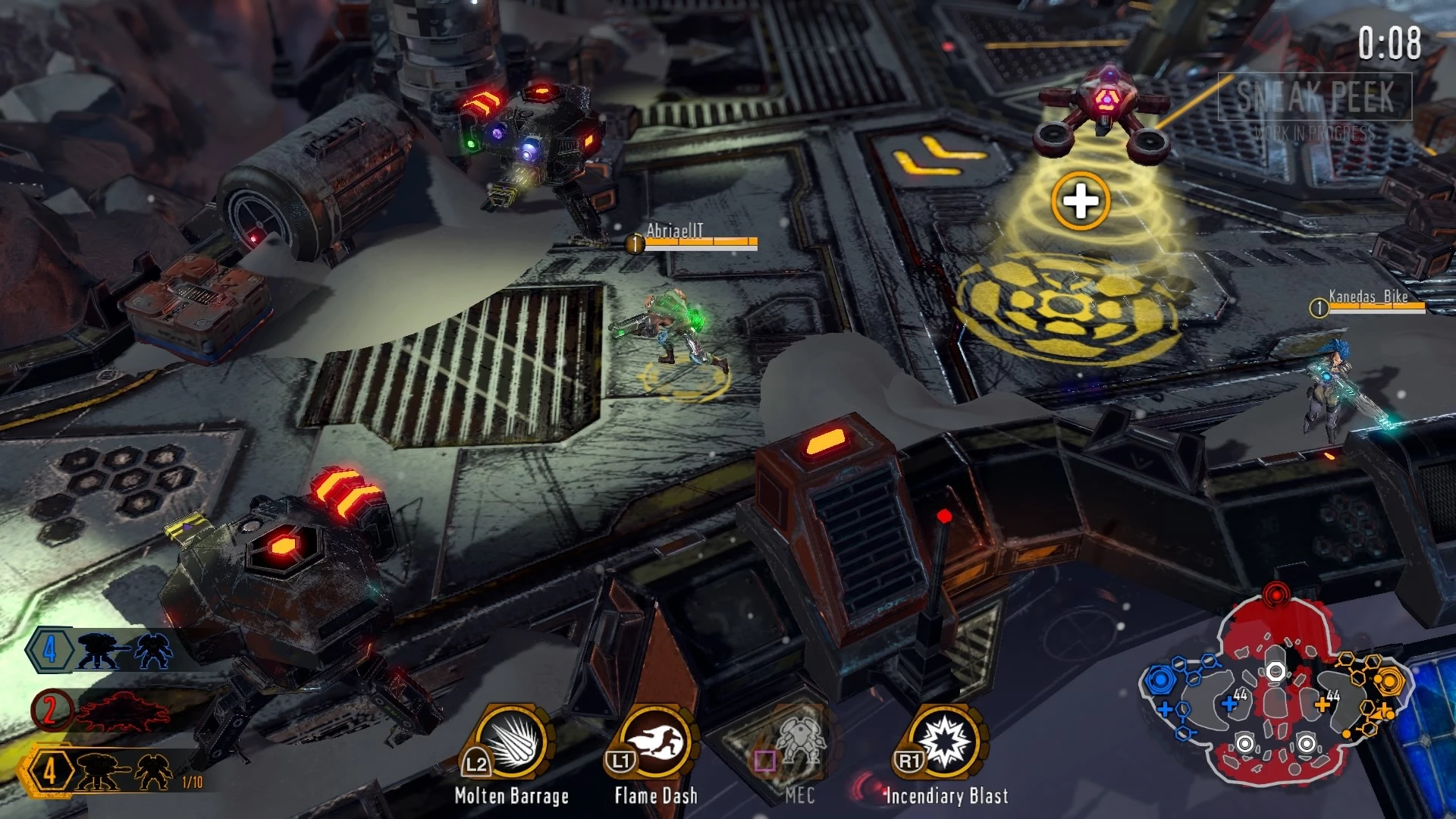The image size is (1456, 819).
Task: Use the Flame Dash ability
Action: (656, 742)
